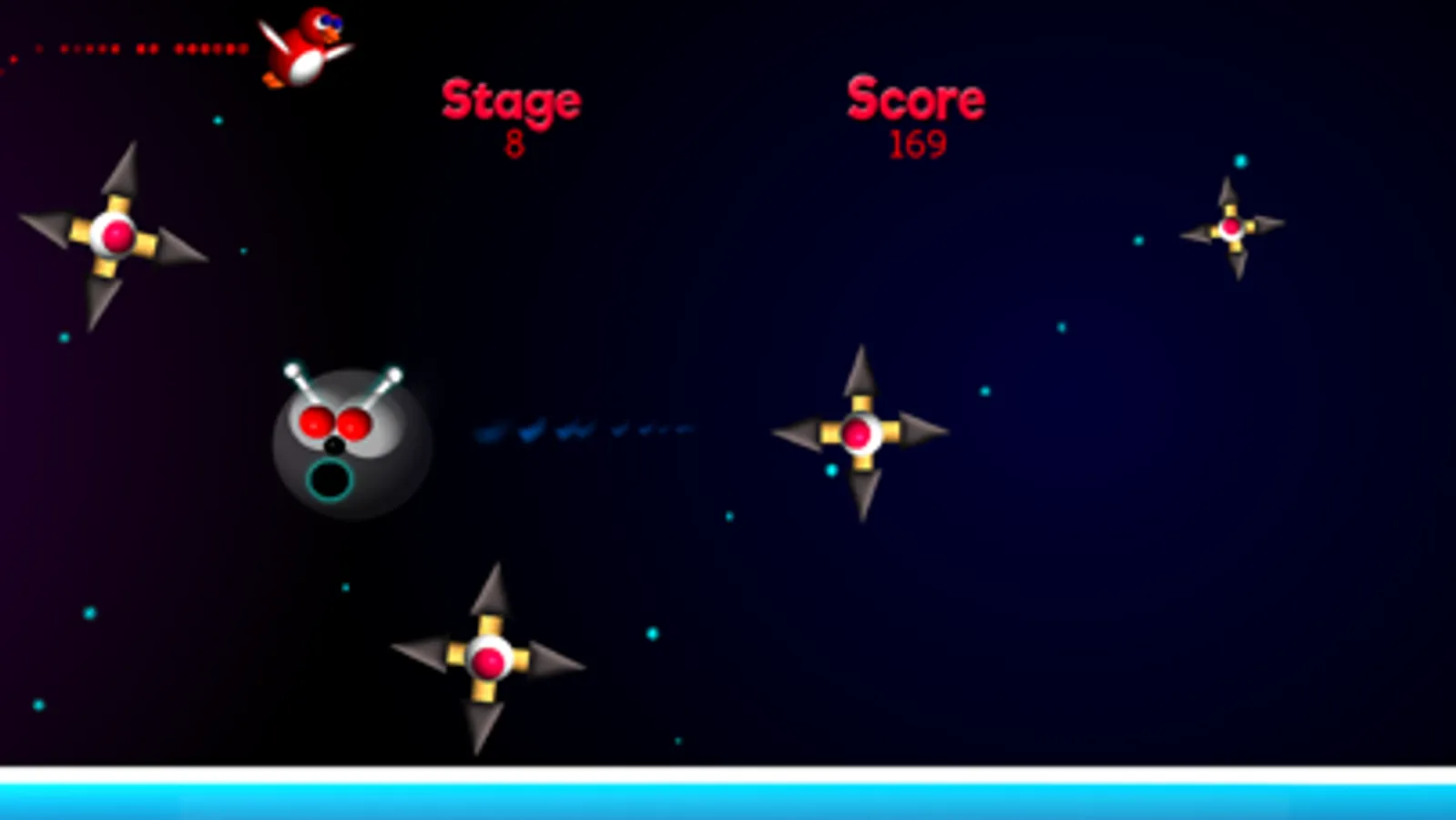The image size is (1456, 820).
Task: Click the small shuriken in the top-right corner
Action: pyautogui.click(x=1229, y=228)
